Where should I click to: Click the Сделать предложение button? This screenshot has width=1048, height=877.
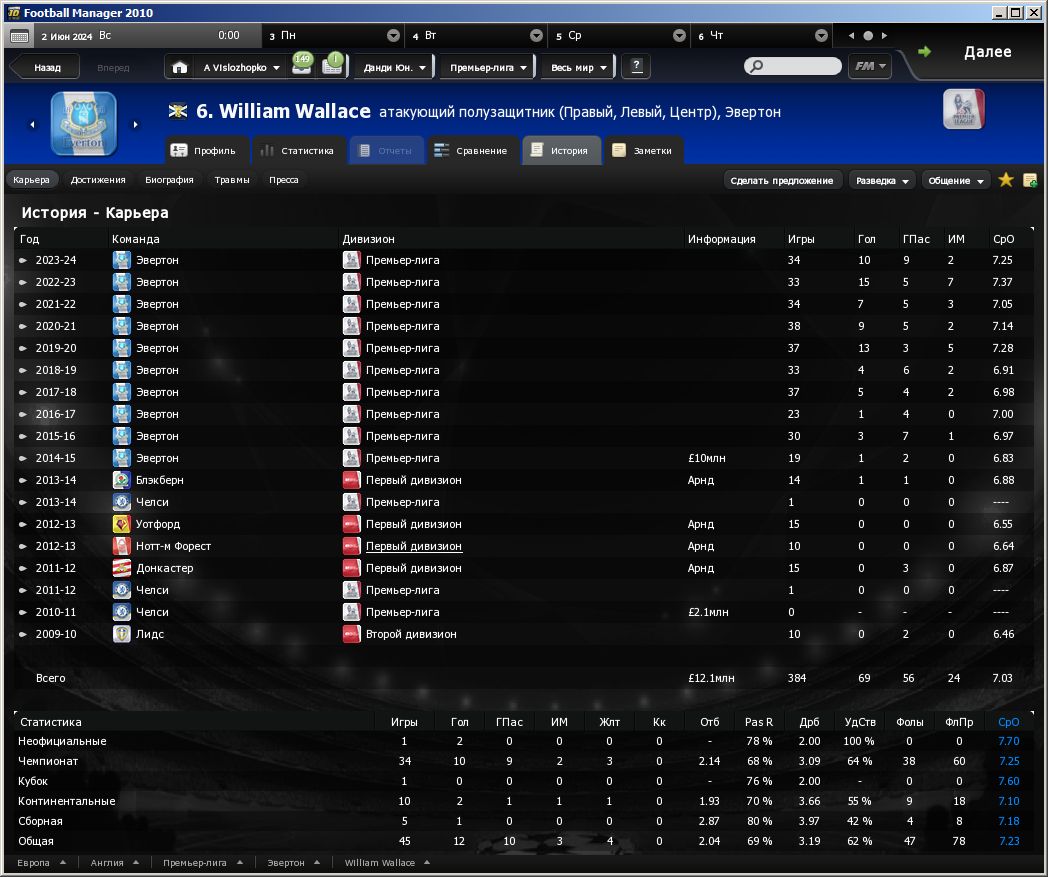(781, 180)
